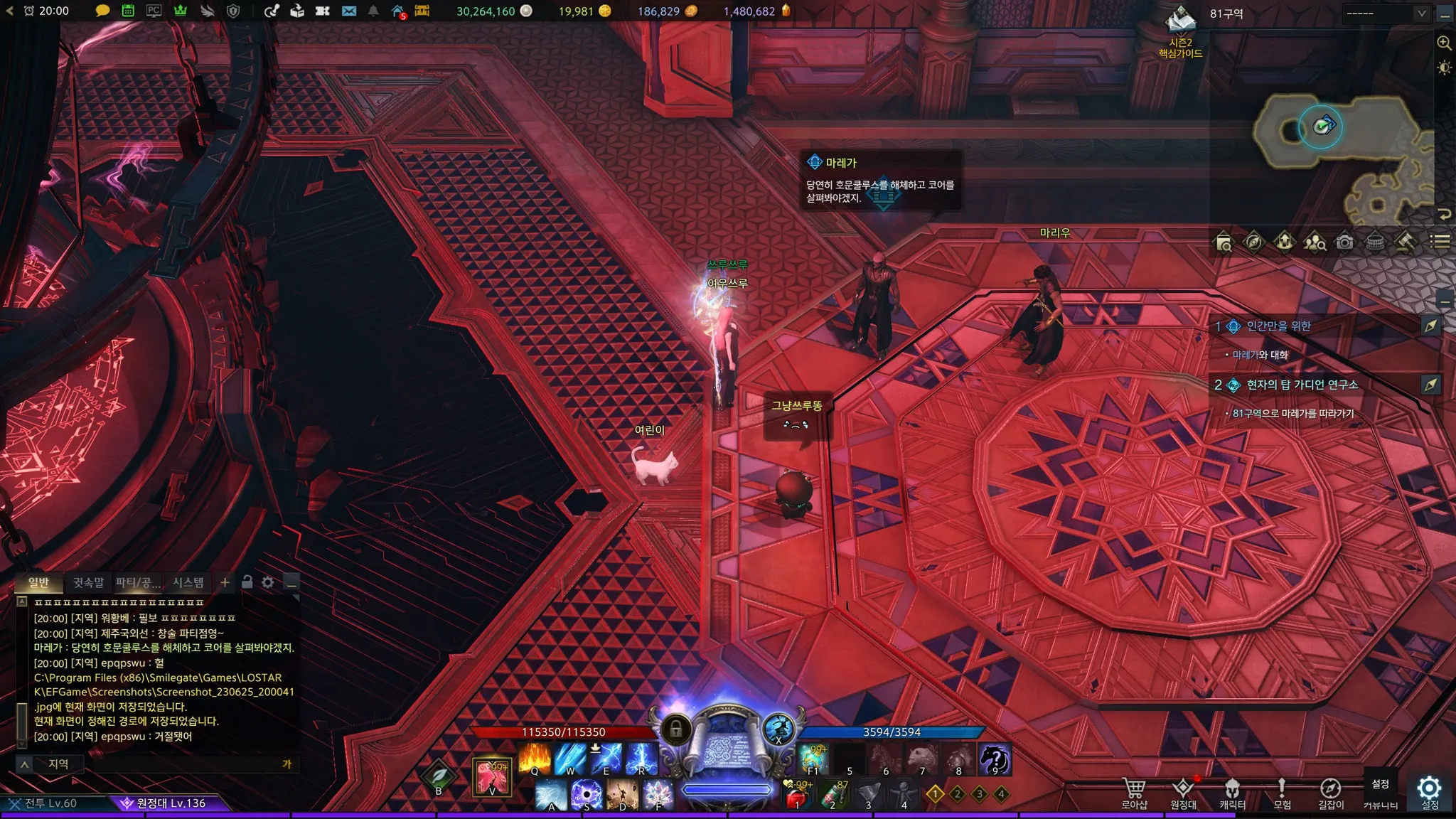Activate the dark orb skill on S

pos(587,795)
